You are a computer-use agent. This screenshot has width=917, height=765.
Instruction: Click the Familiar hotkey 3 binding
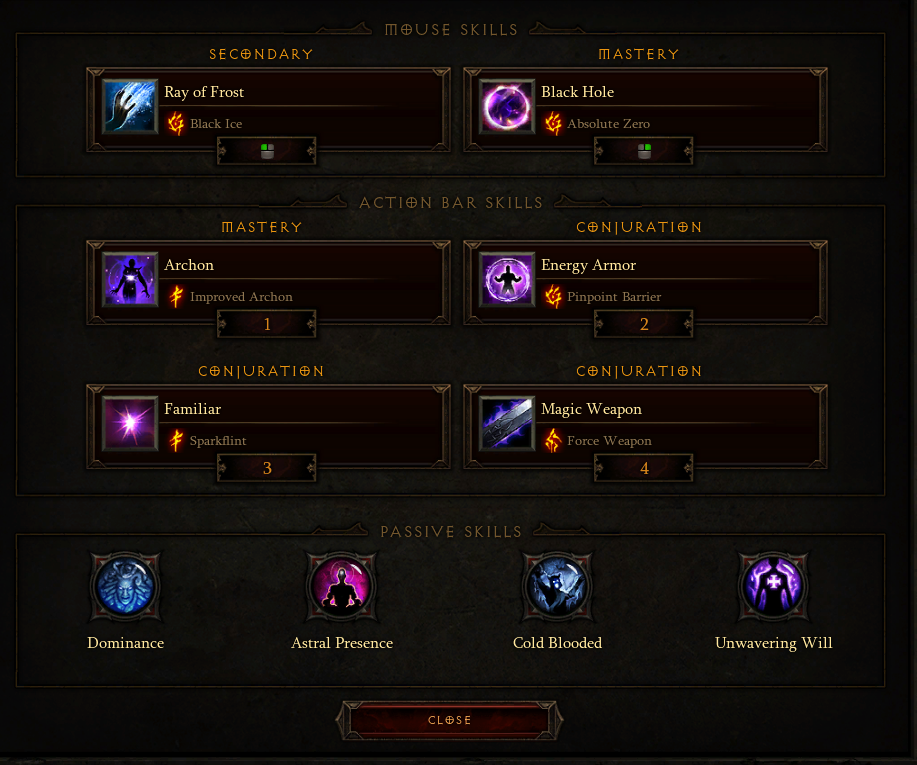267,468
